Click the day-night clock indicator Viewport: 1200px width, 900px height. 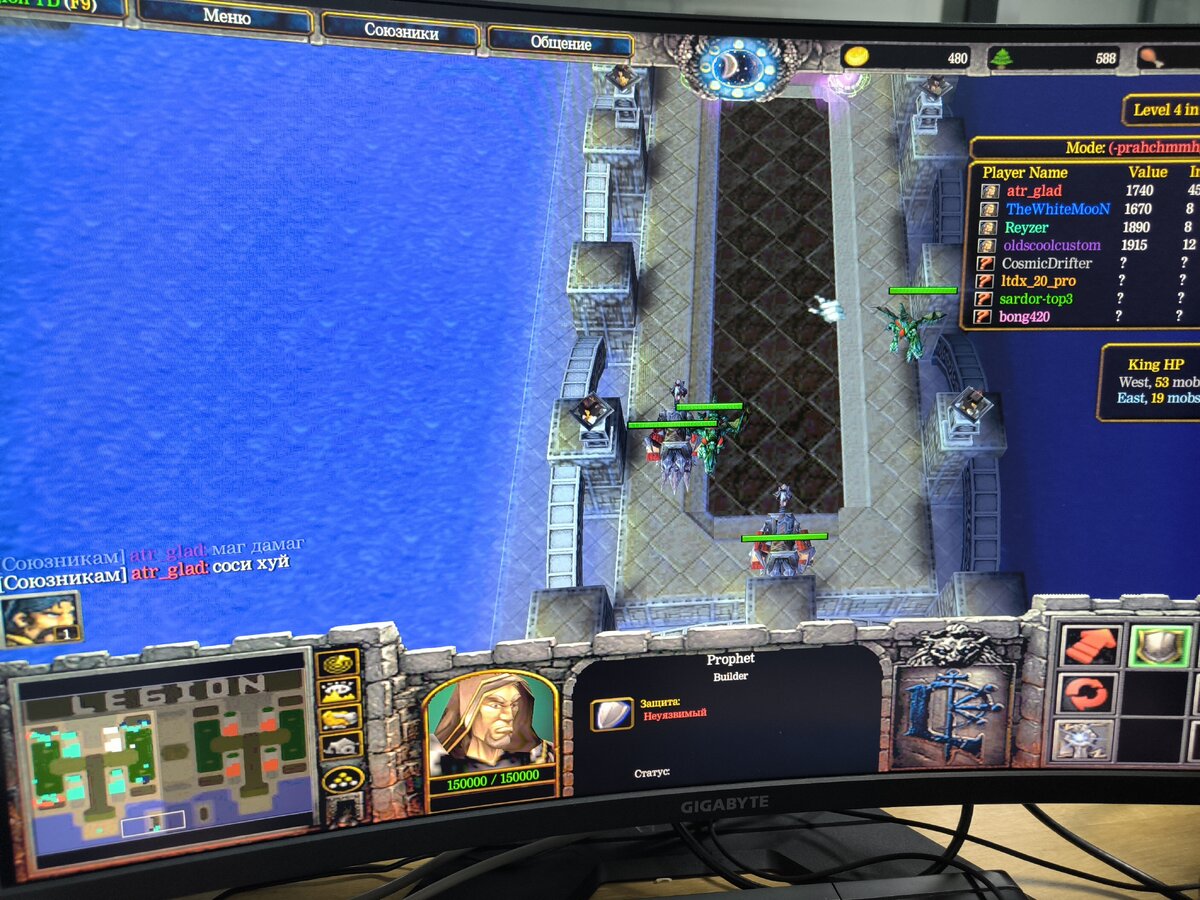click(742, 68)
